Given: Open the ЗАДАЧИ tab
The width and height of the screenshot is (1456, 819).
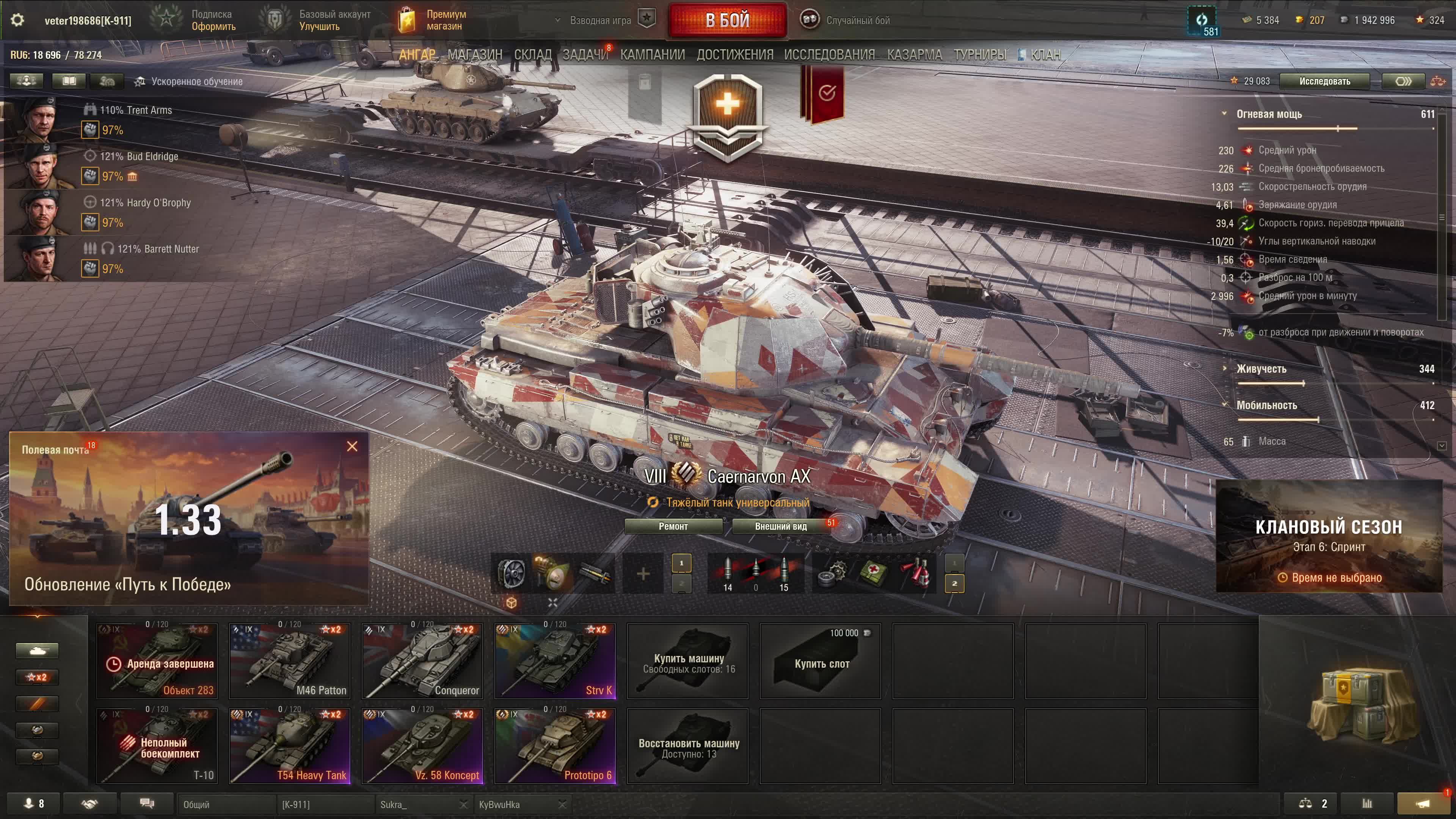Looking at the screenshot, I should point(584,55).
